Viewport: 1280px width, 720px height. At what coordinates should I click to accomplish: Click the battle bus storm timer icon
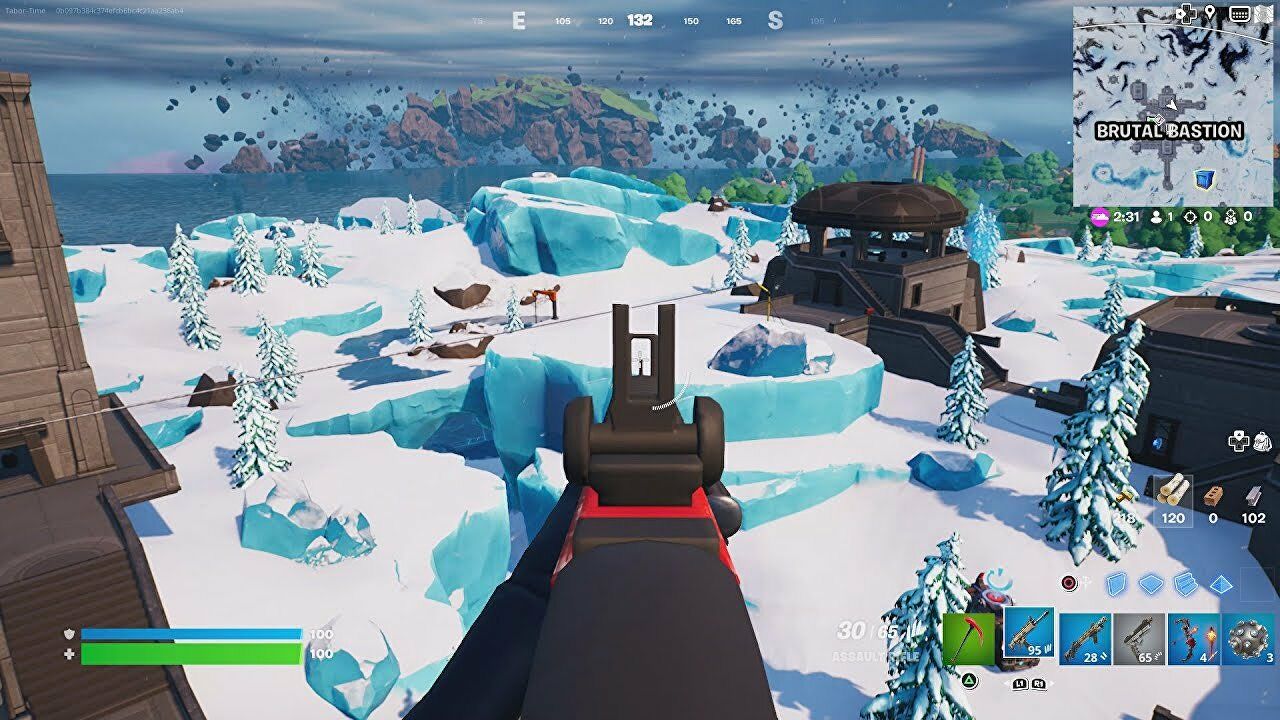click(1100, 216)
